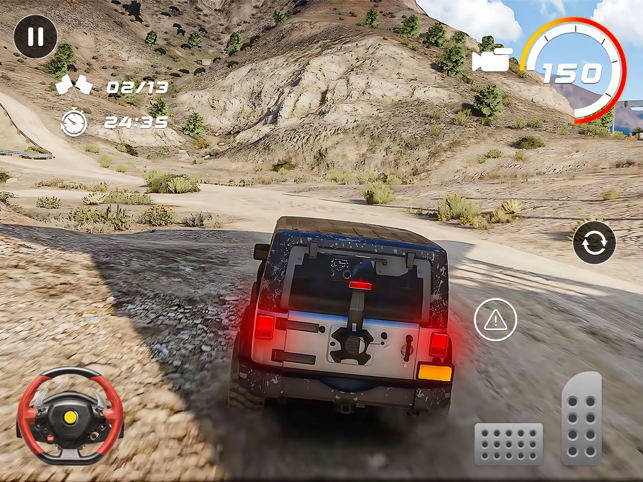This screenshot has width=643, height=482.
Task: Hit the brake pedal
Action: click(x=508, y=443)
